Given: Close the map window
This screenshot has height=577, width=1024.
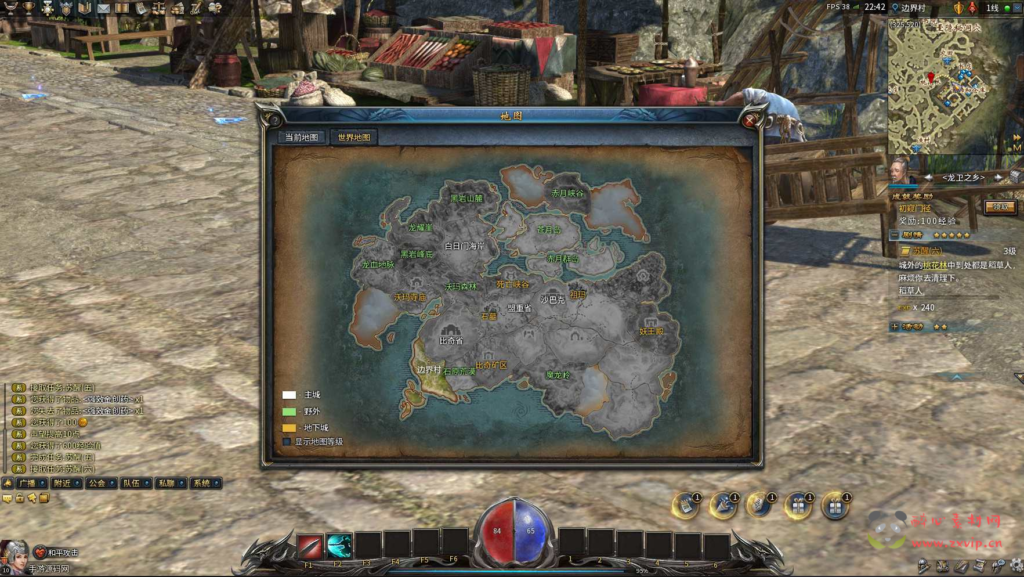Looking at the screenshot, I should [750, 121].
